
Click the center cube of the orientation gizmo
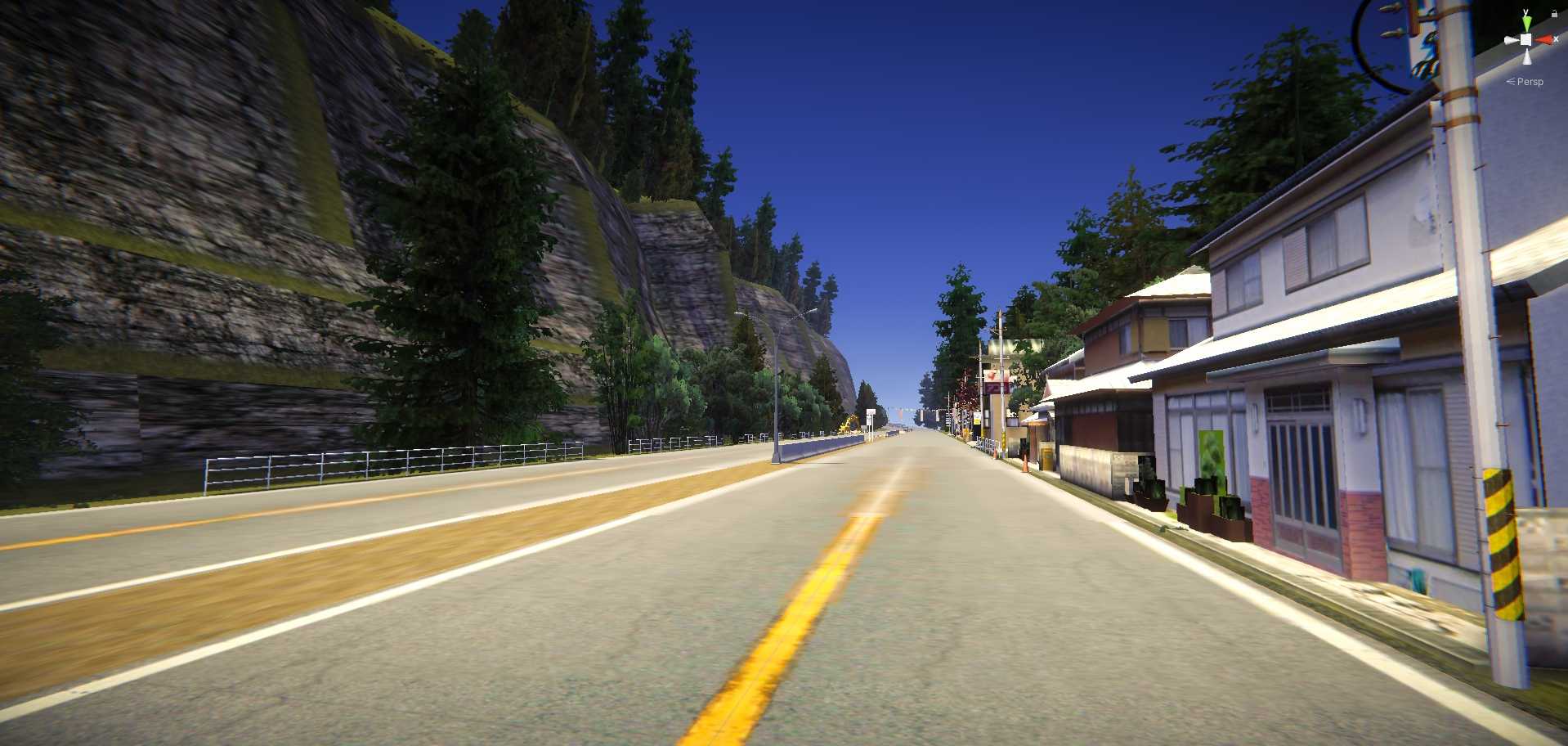1526,39
